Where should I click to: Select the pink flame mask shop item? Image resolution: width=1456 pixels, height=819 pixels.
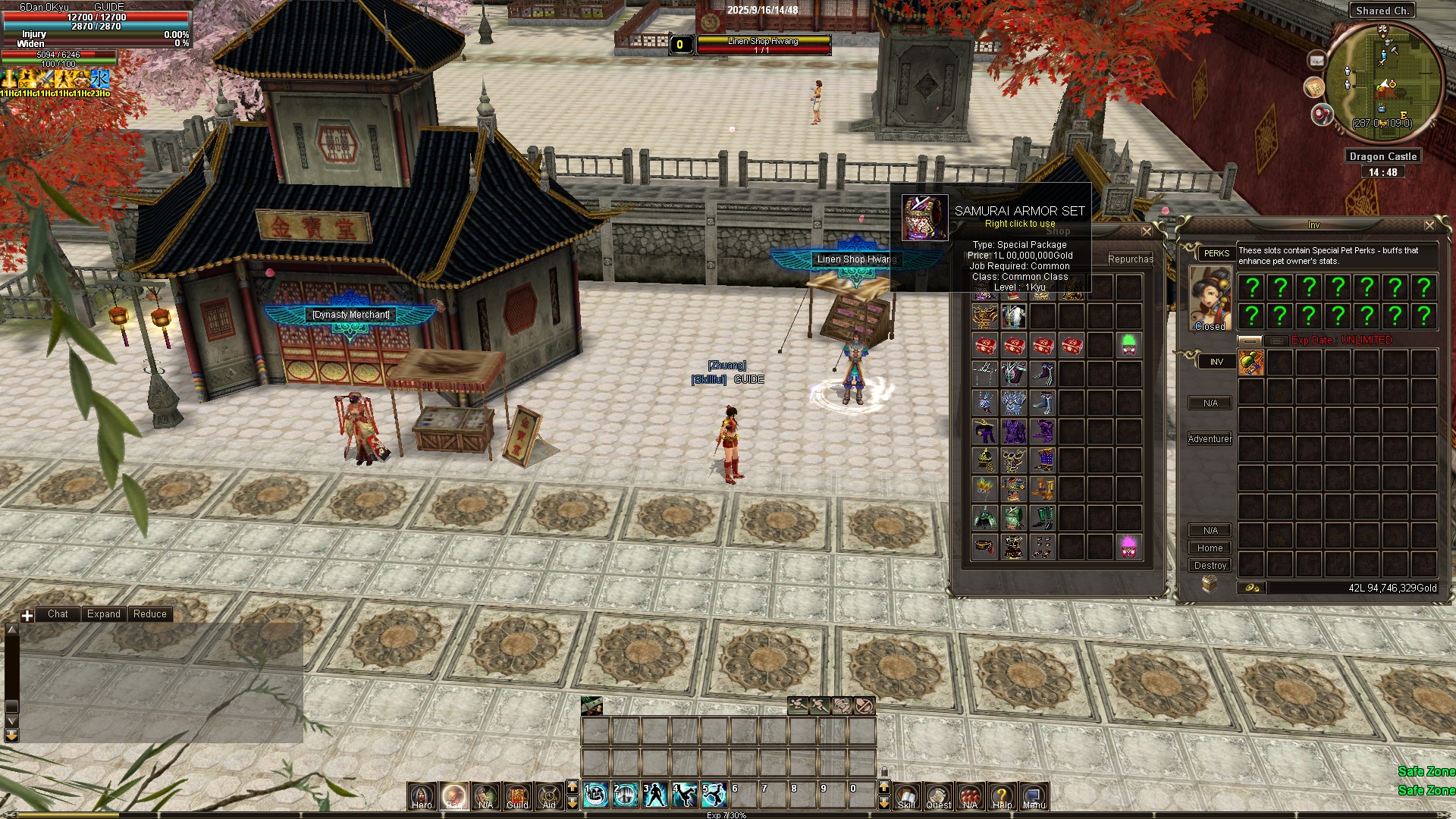1128,546
